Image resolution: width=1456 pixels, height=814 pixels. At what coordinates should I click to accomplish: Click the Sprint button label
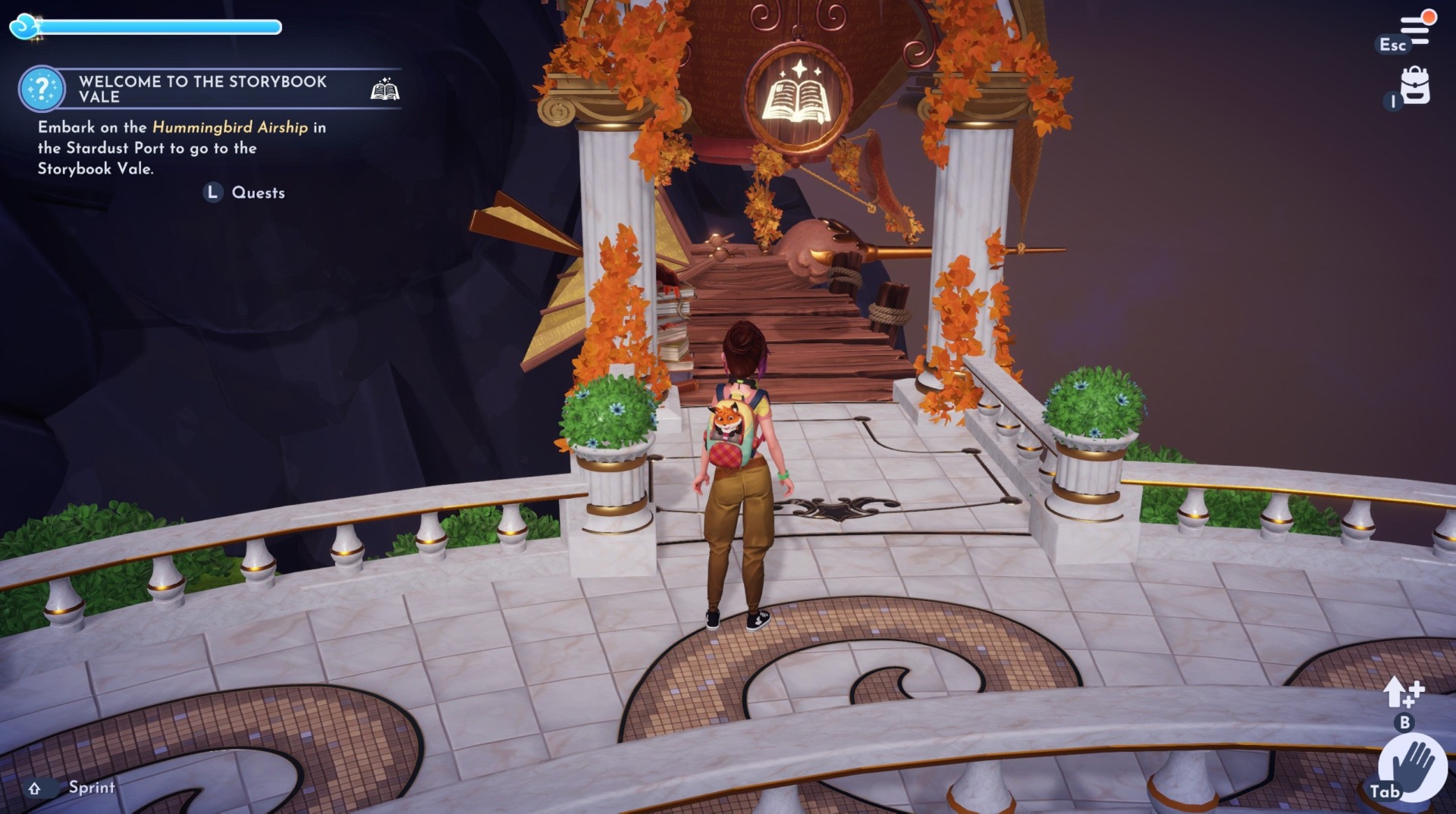tap(90, 787)
